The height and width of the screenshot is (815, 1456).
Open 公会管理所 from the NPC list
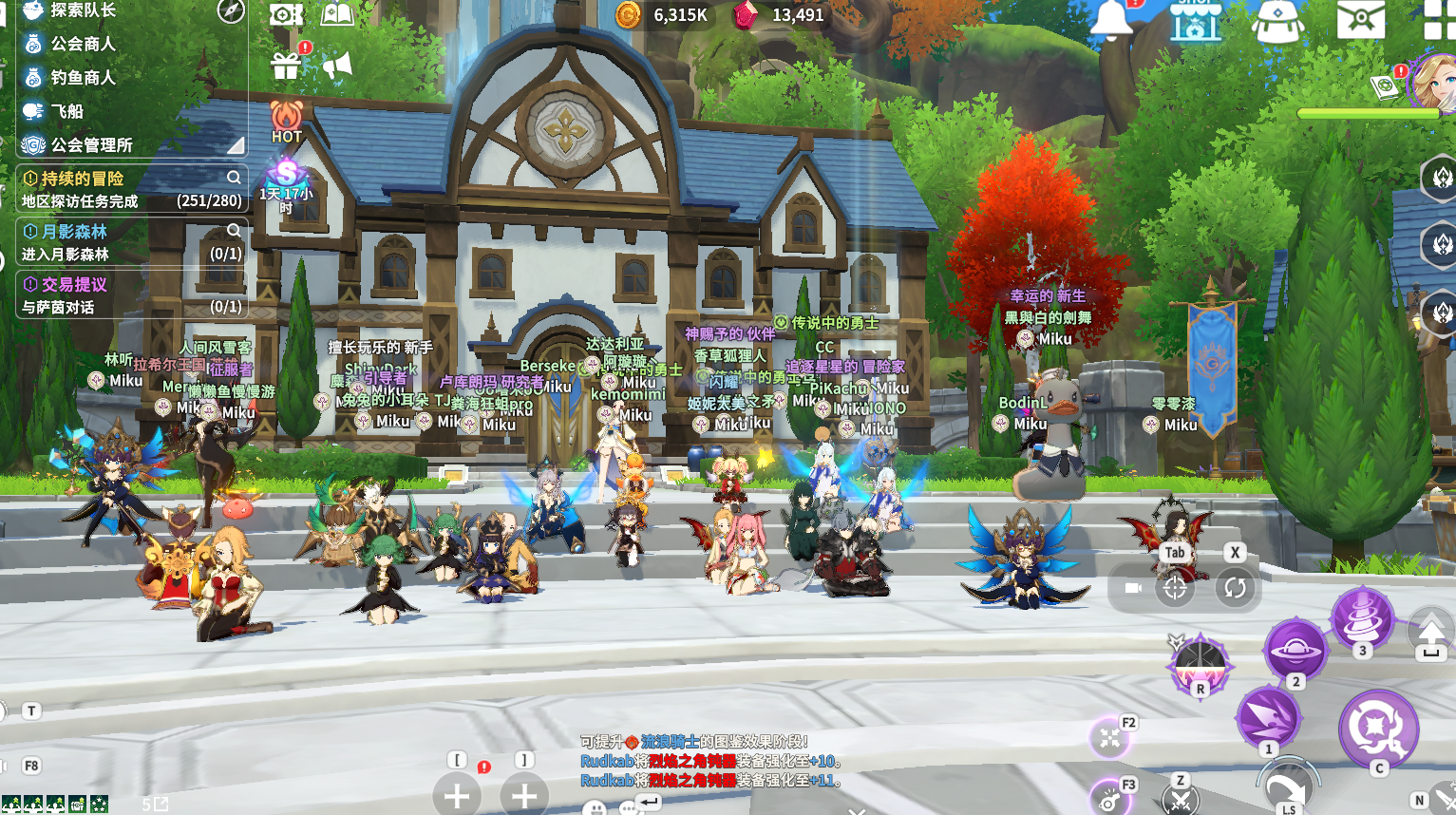click(x=91, y=144)
